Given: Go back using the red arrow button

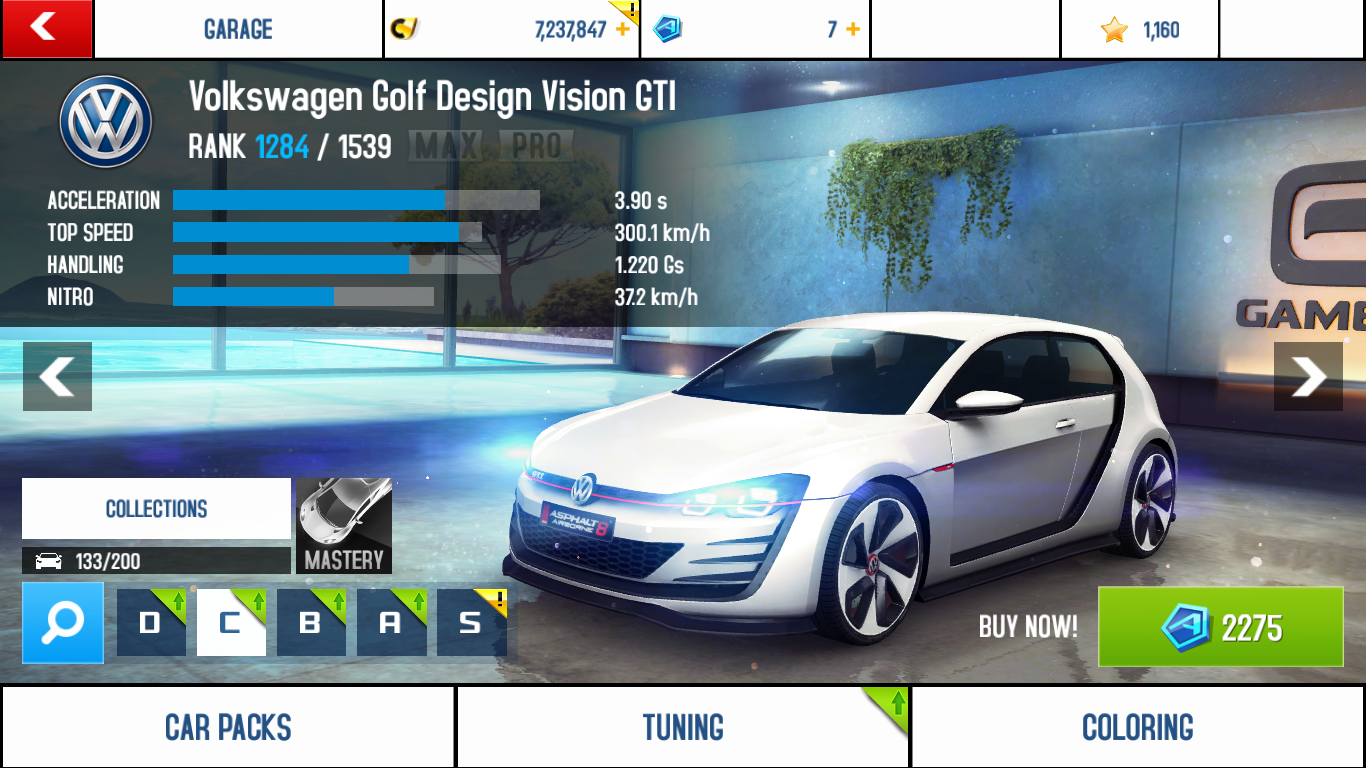Looking at the screenshot, I should pyautogui.click(x=46, y=28).
